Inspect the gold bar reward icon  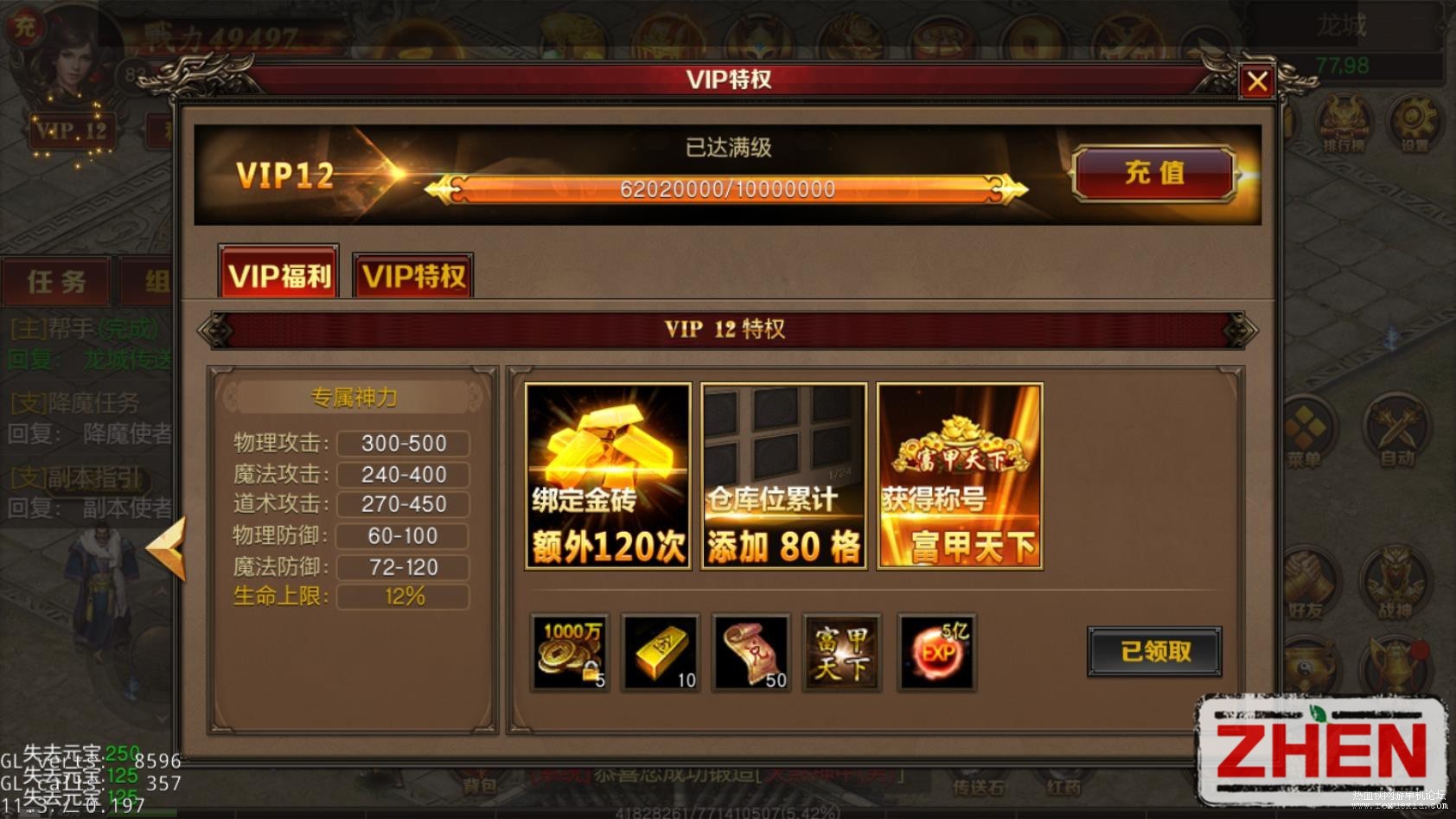661,653
